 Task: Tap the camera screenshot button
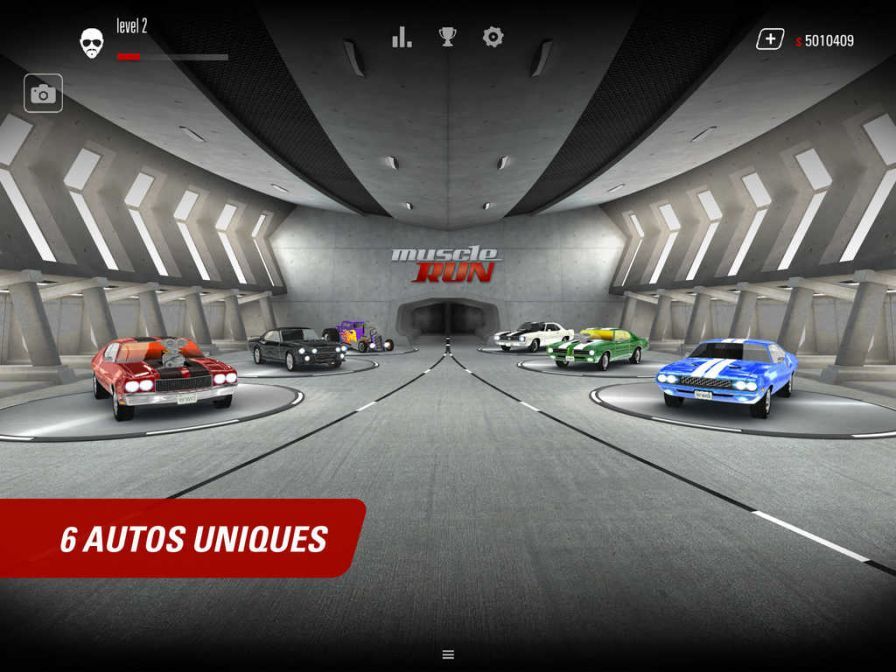(x=43, y=94)
